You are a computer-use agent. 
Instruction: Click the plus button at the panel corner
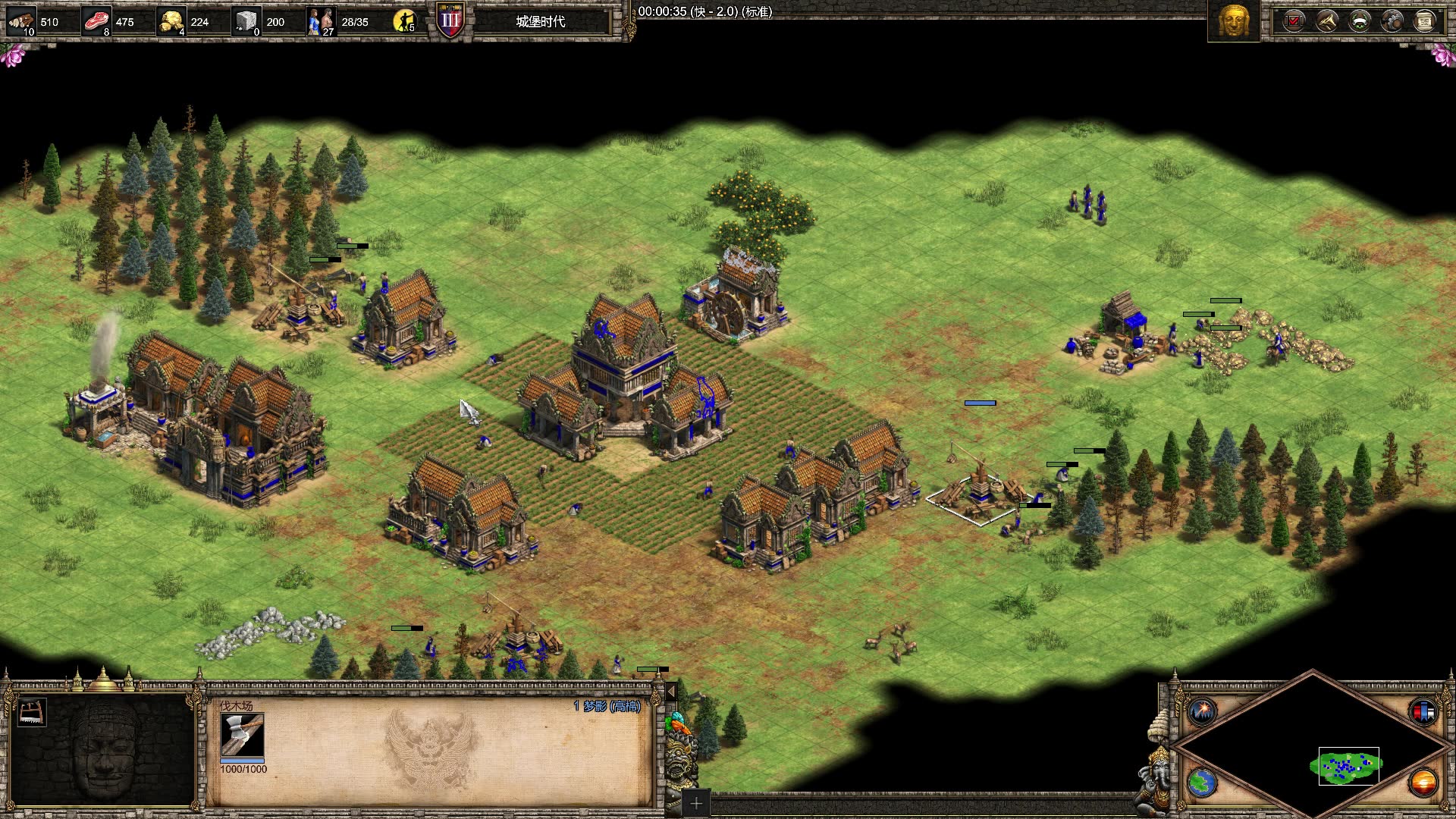tap(695, 802)
